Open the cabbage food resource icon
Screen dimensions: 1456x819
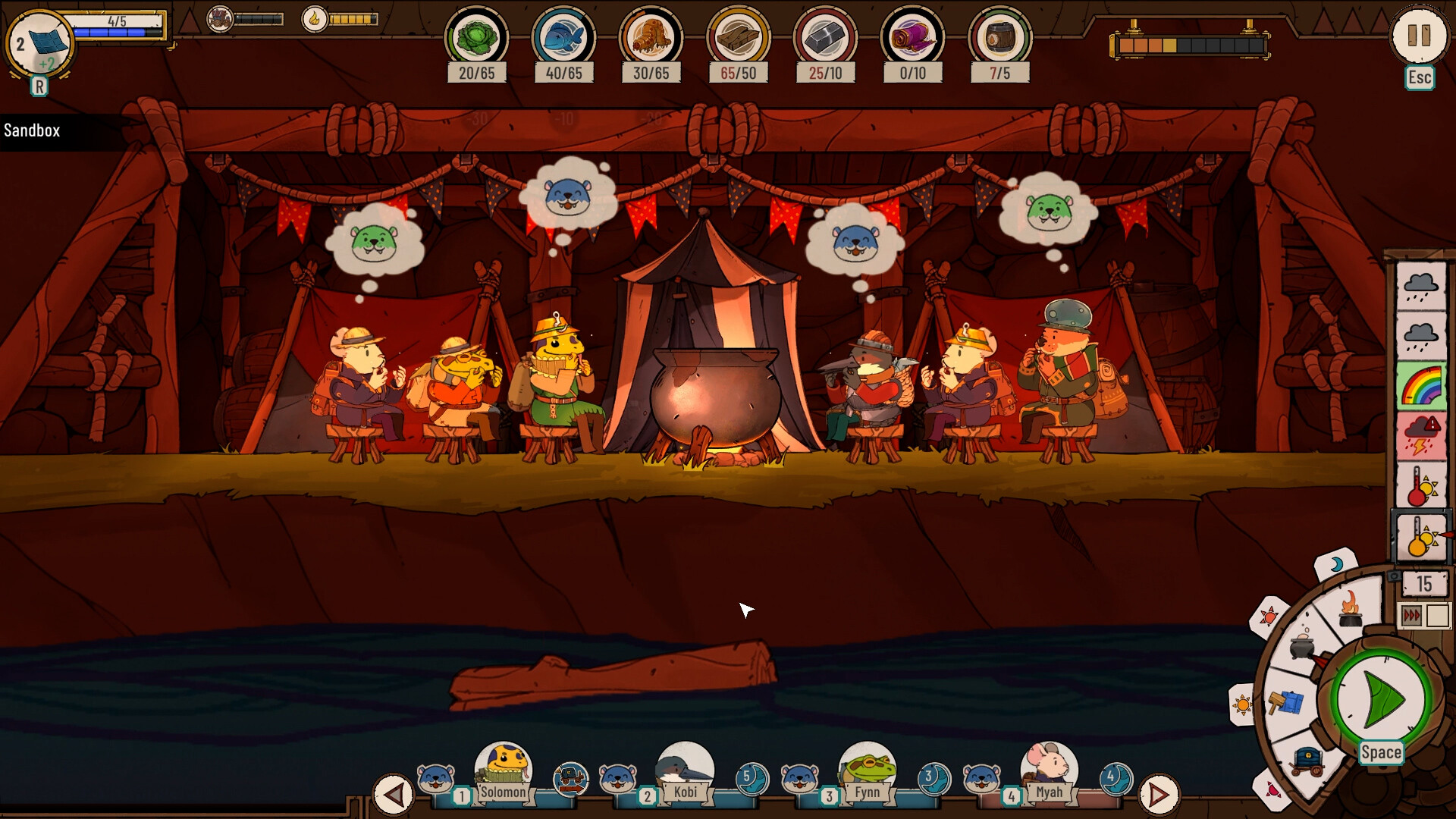click(476, 37)
